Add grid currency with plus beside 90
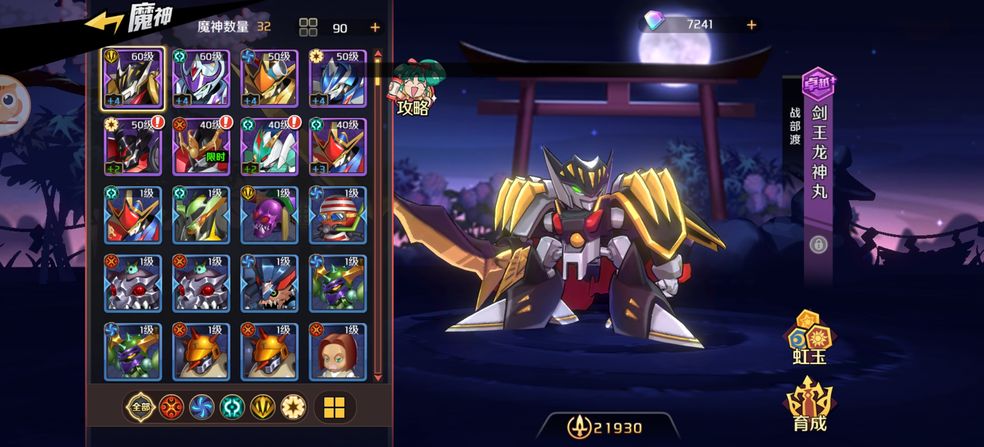The height and width of the screenshot is (447, 984). pyautogui.click(x=375, y=27)
